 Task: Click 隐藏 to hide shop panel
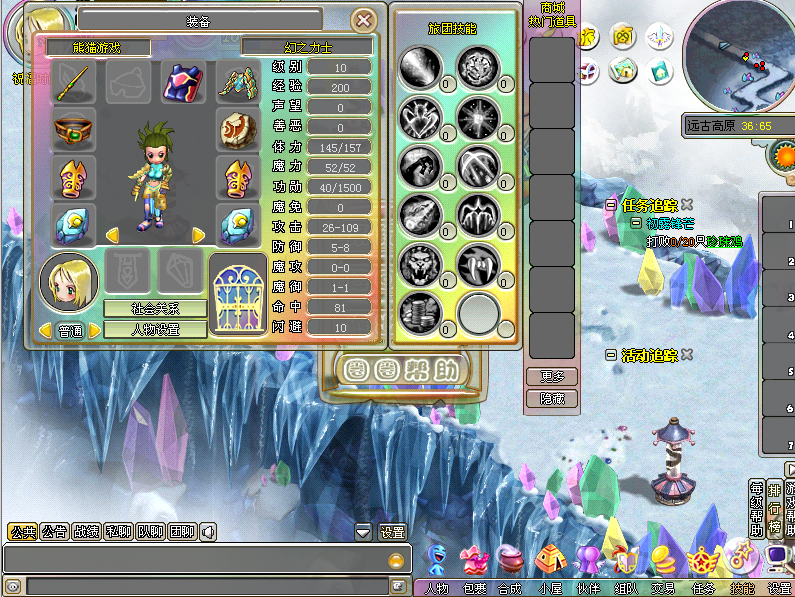(x=551, y=398)
